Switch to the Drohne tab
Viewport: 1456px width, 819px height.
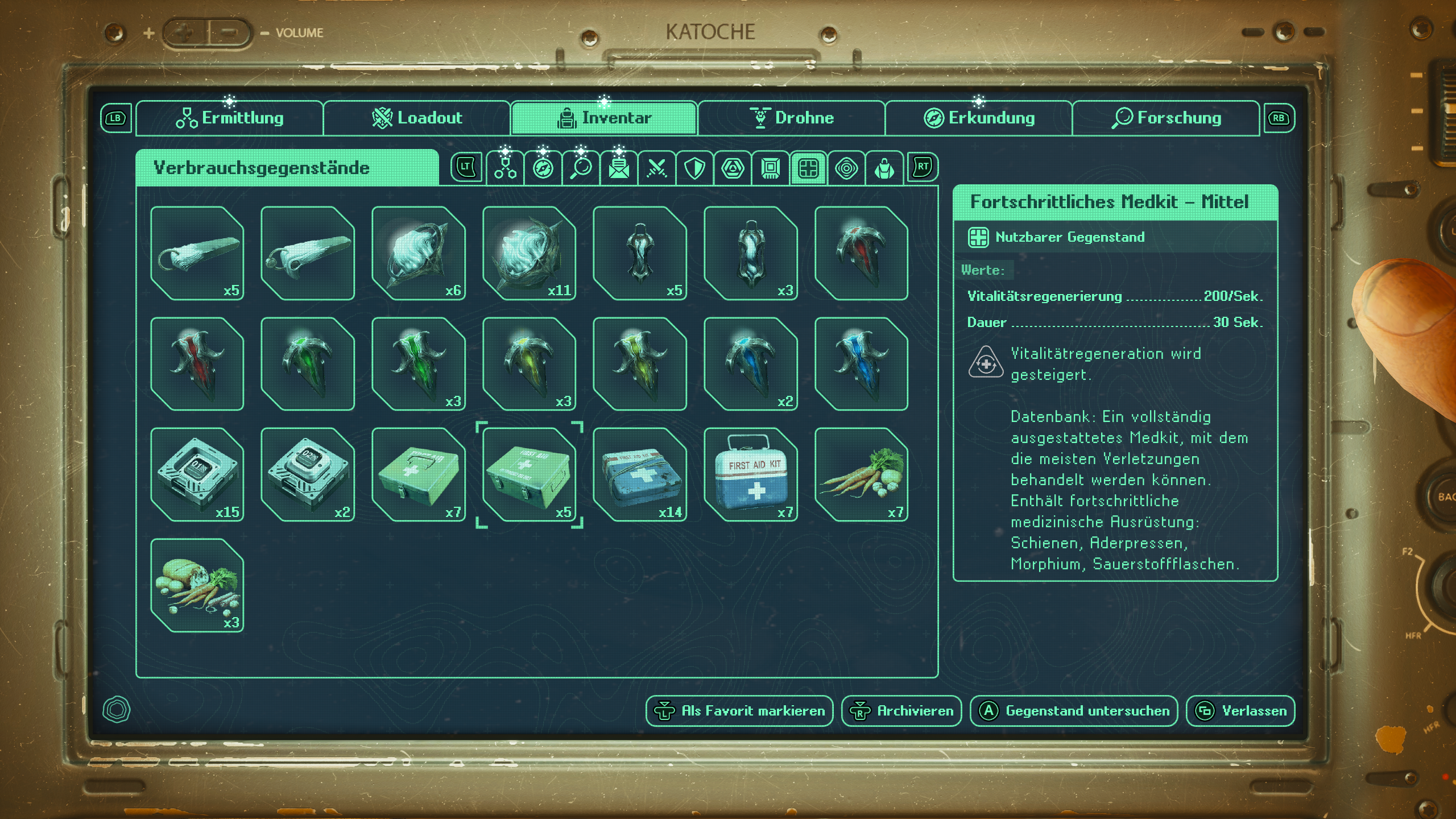coord(792,118)
